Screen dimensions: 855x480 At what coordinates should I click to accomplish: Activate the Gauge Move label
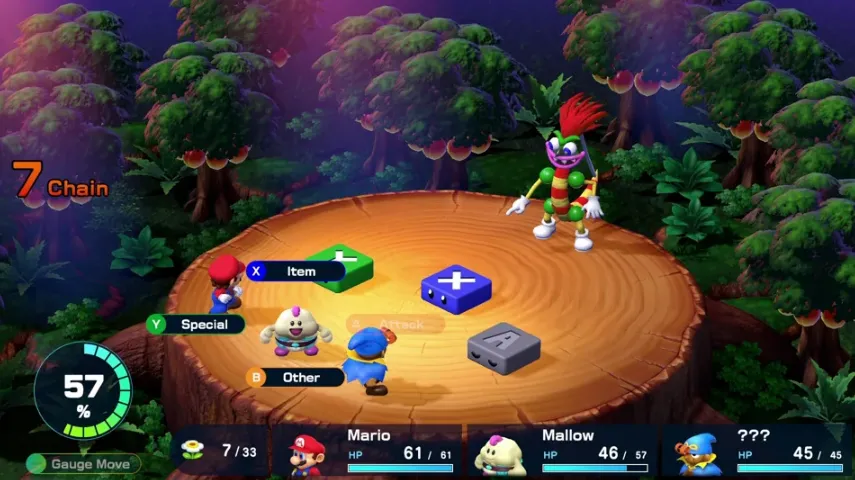click(x=85, y=463)
